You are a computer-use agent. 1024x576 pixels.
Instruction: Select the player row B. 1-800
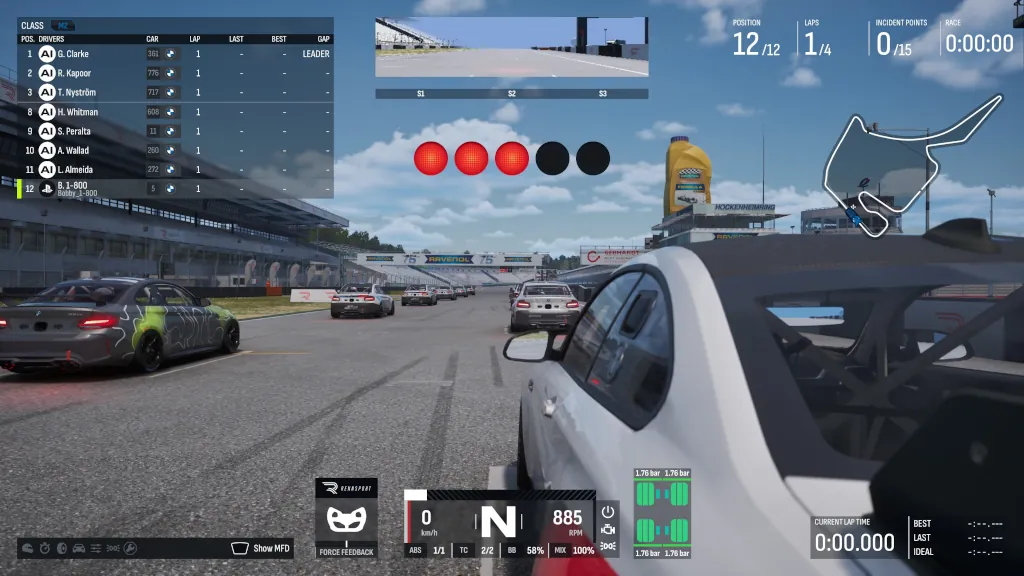pyautogui.click(x=175, y=189)
